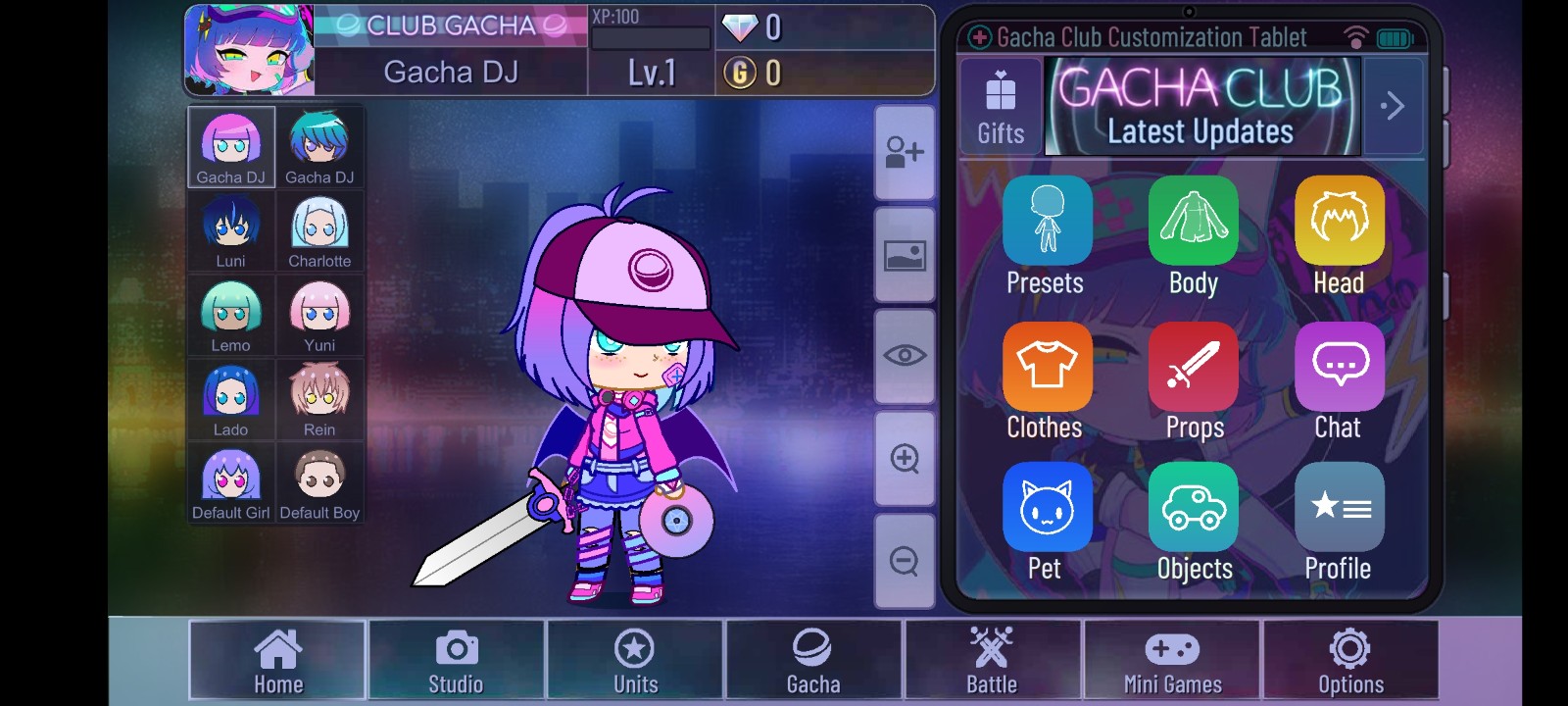View the Gacha Club Latest Updates banner
This screenshot has width=1568, height=706.
1201,107
